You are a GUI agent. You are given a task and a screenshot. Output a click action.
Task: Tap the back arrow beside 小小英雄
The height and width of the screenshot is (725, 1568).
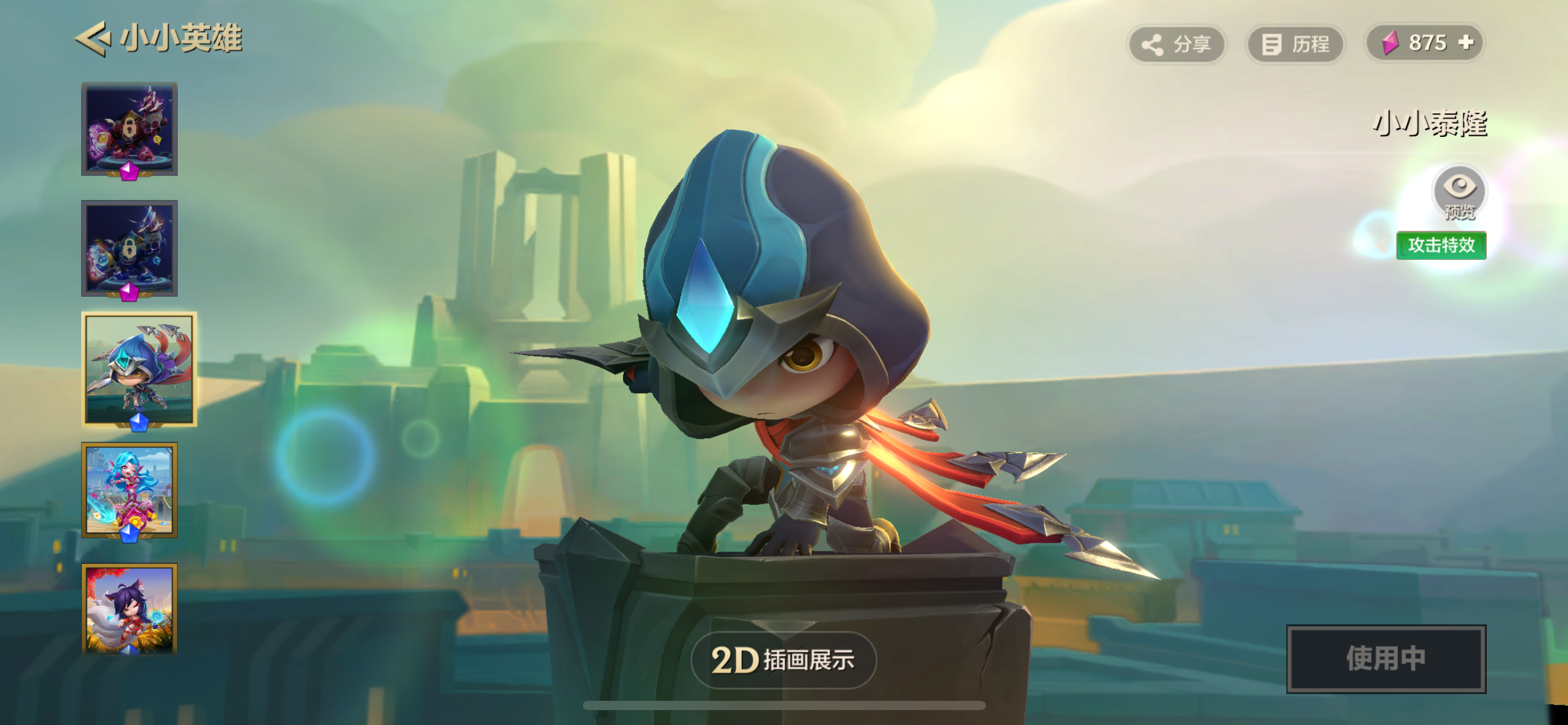point(93,38)
